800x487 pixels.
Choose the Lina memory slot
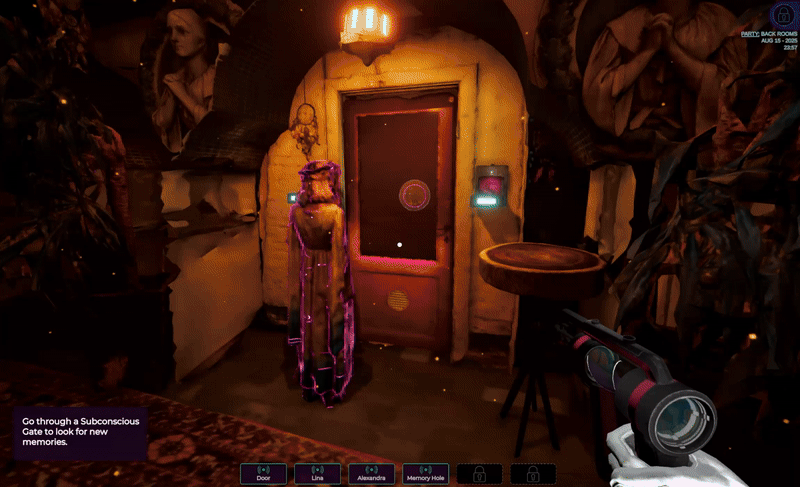pos(317,474)
